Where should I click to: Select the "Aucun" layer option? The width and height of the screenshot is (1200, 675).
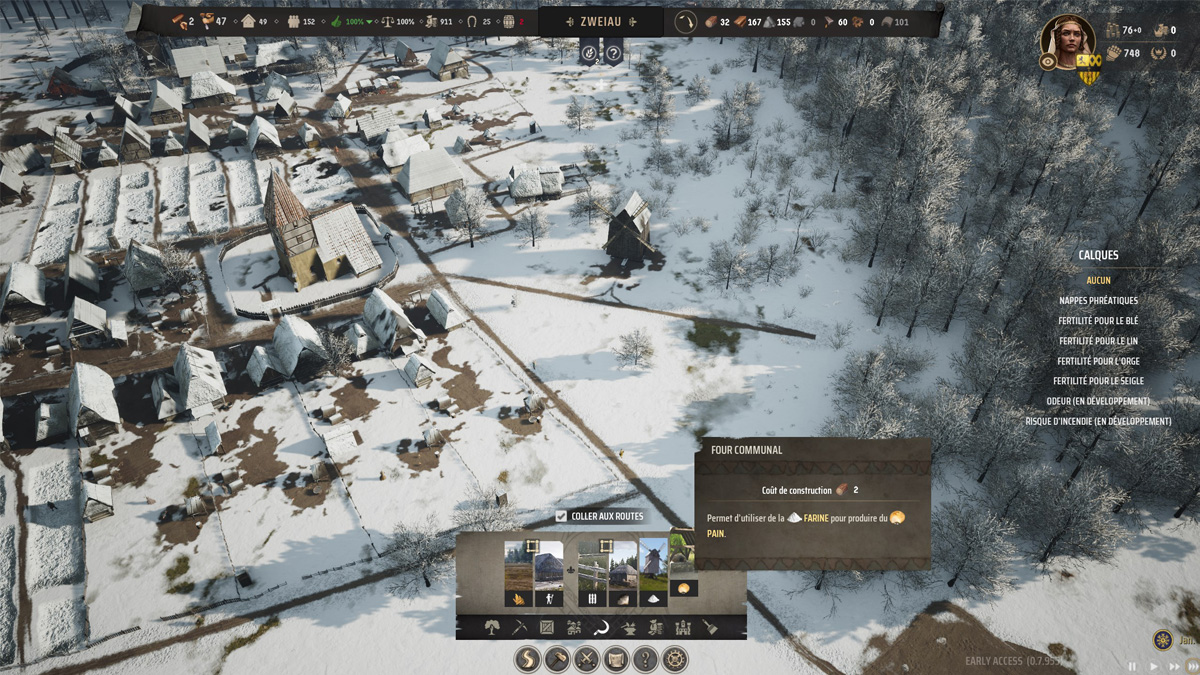(1098, 280)
